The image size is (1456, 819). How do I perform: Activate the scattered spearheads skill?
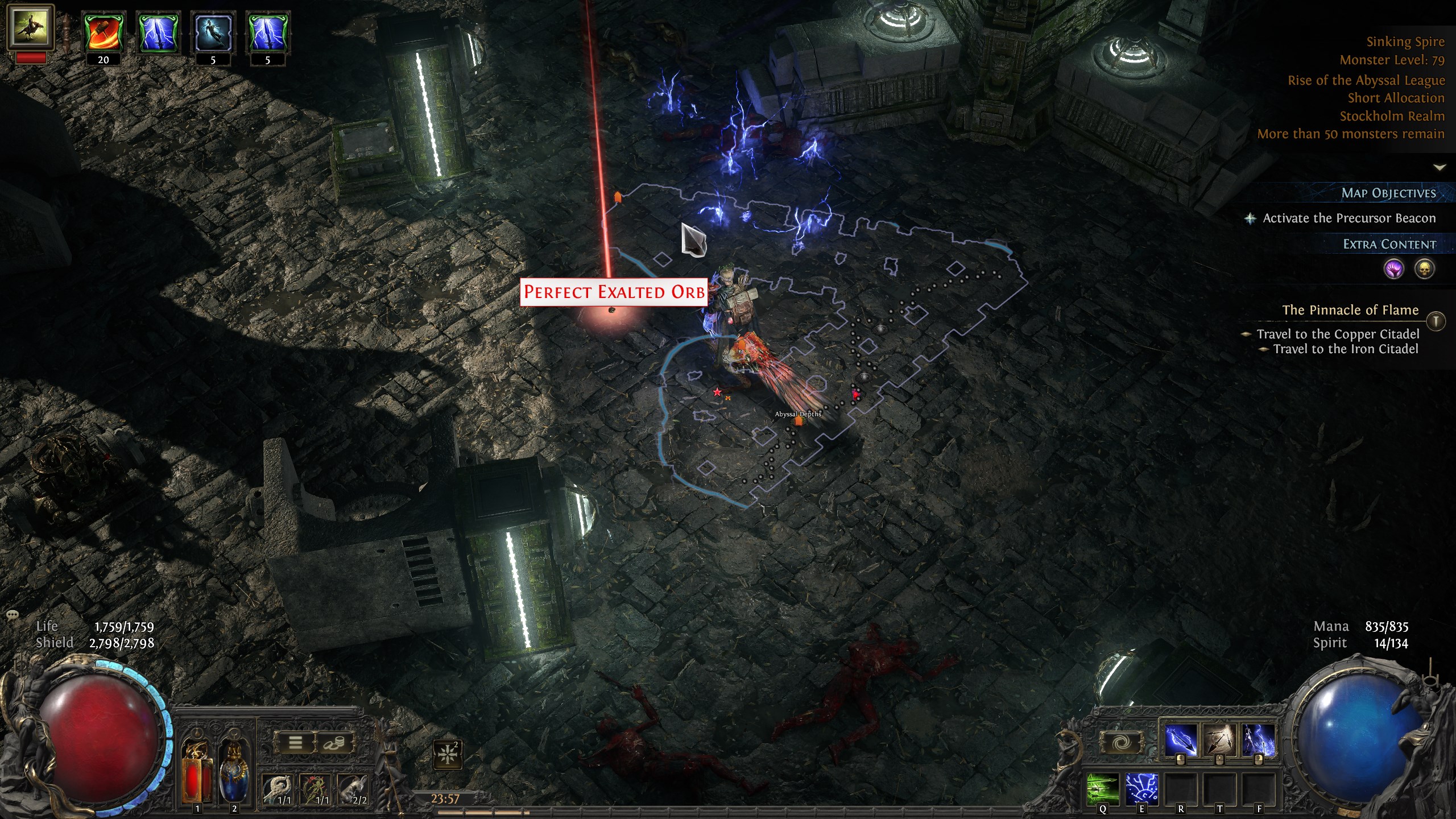[x=1219, y=741]
